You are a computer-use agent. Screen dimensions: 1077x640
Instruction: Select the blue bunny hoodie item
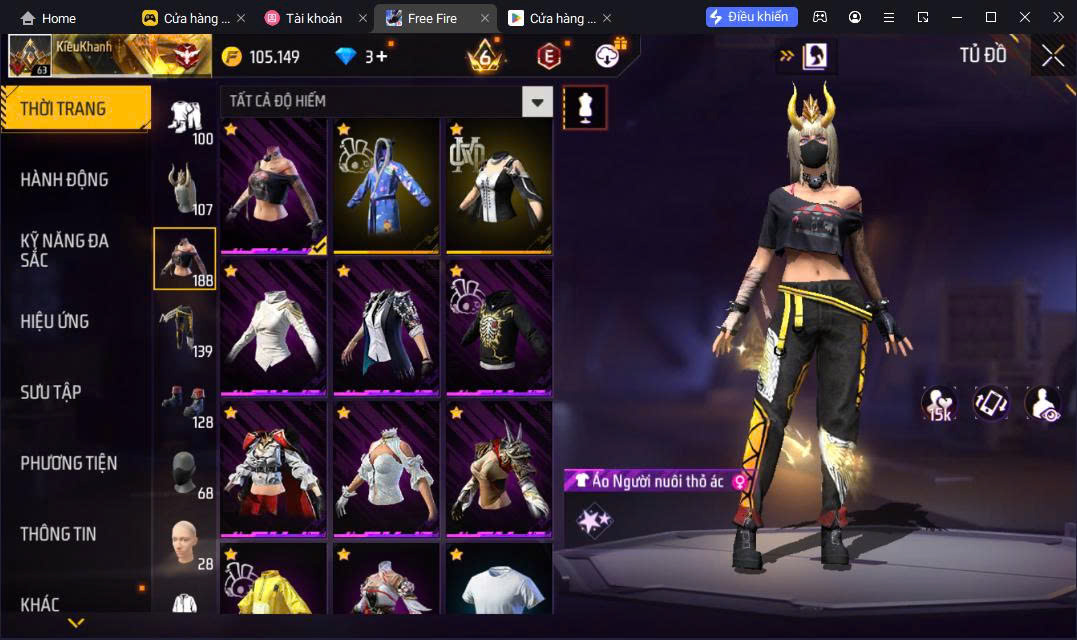(386, 185)
